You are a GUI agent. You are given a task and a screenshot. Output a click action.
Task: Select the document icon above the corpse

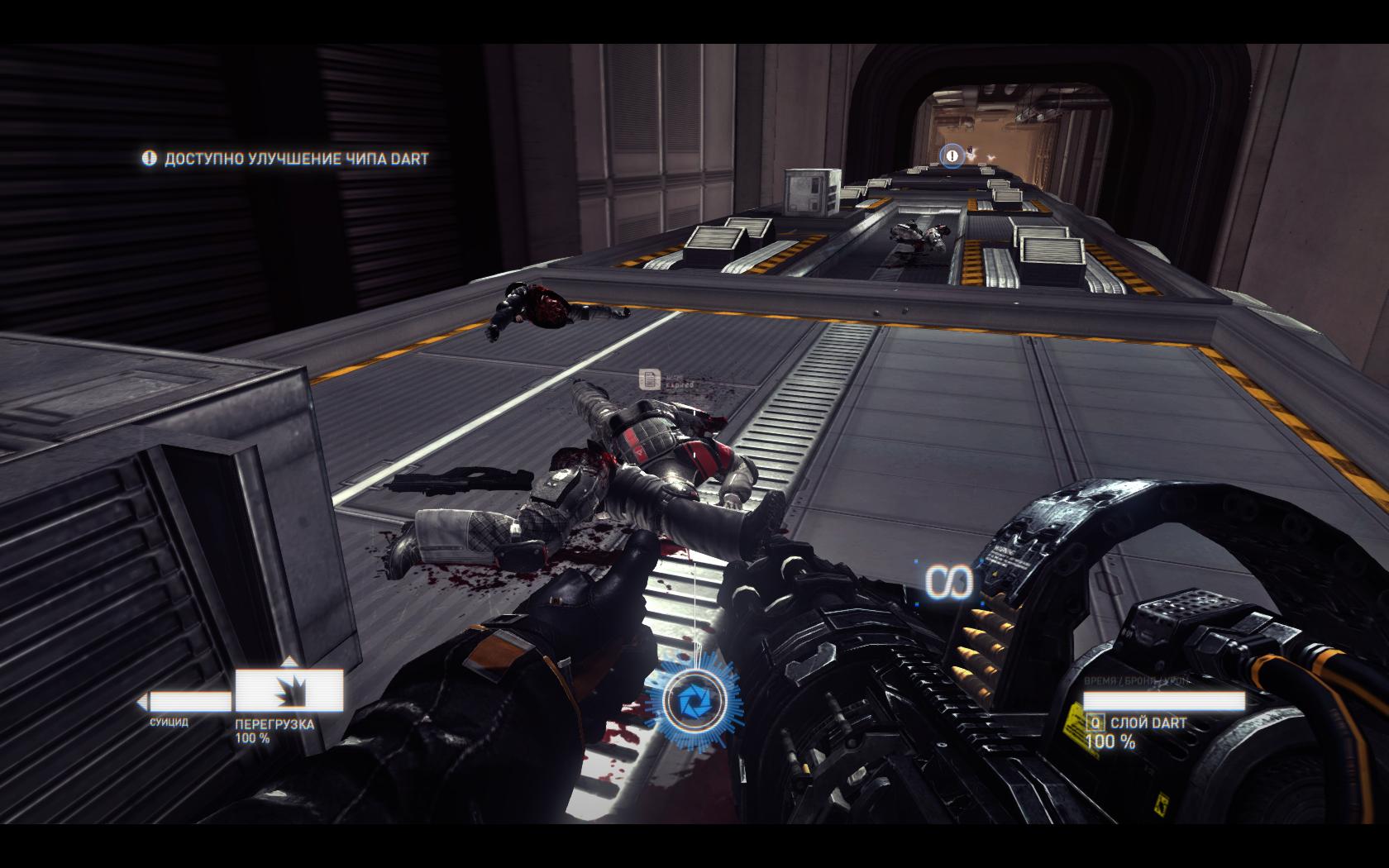[650, 379]
